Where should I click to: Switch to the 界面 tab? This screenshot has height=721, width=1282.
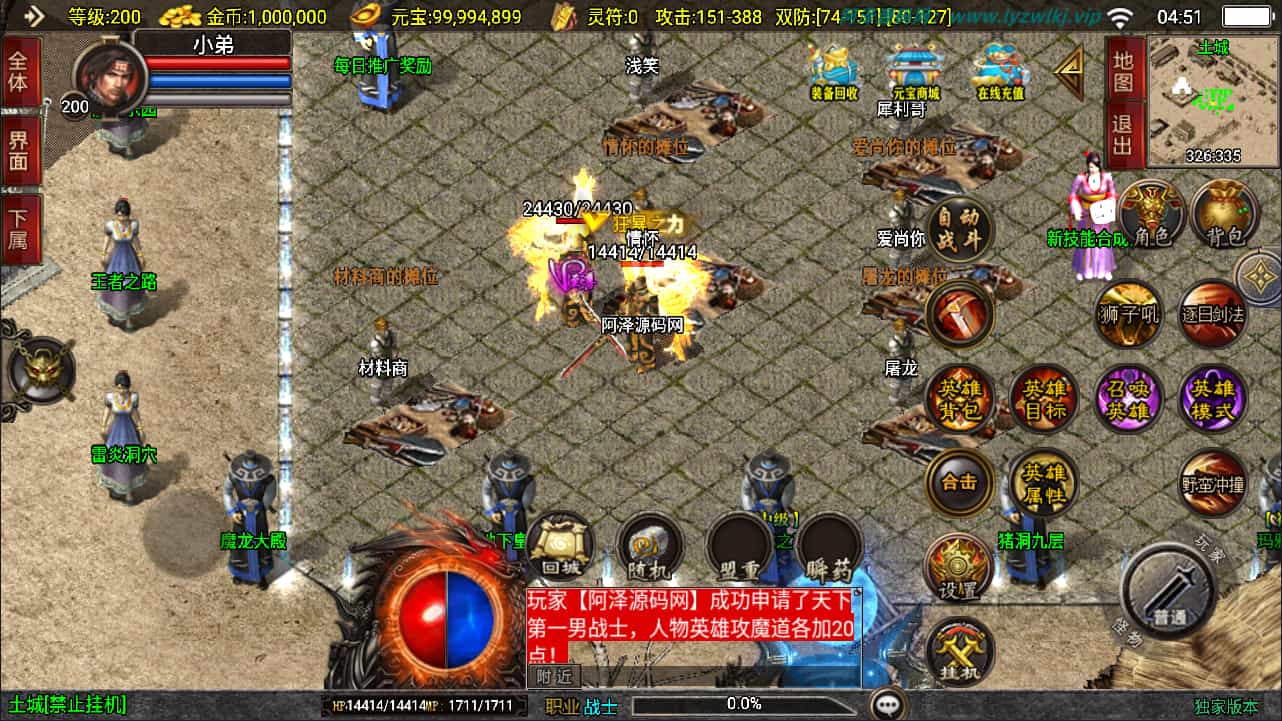coord(19,151)
